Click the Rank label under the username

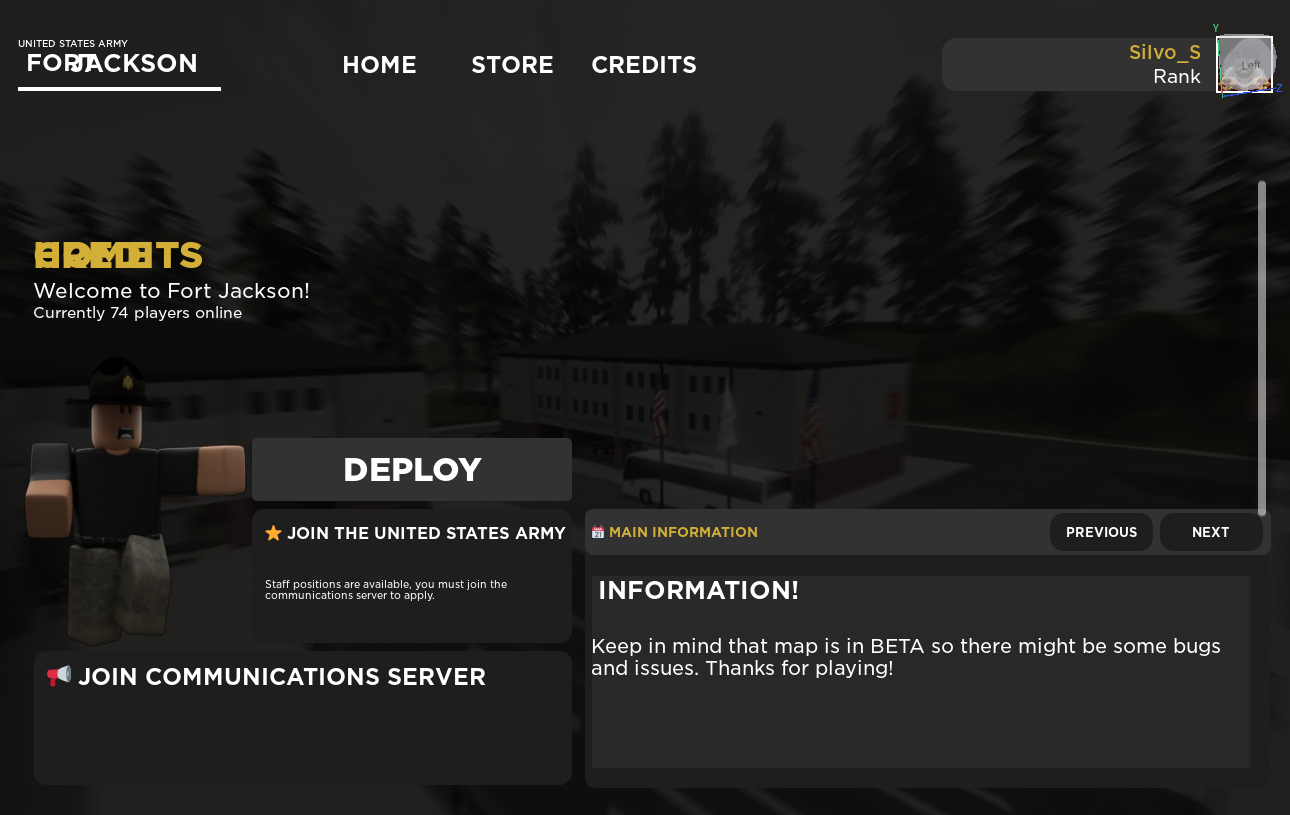[x=1177, y=76]
